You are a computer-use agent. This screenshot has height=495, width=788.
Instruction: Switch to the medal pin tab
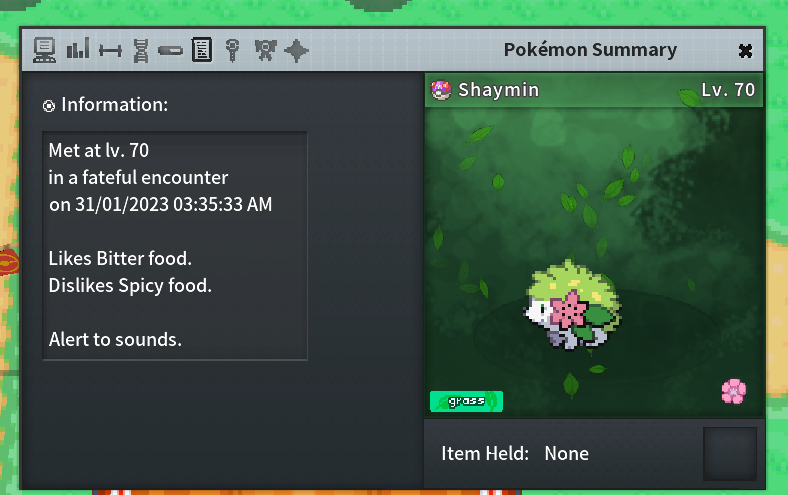tap(232, 49)
